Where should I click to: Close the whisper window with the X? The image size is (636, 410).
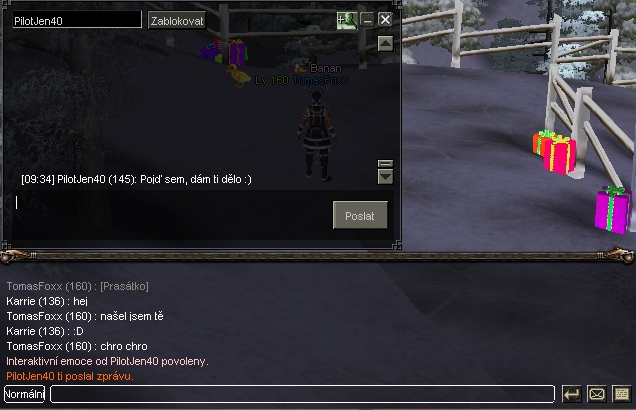[x=385, y=19]
